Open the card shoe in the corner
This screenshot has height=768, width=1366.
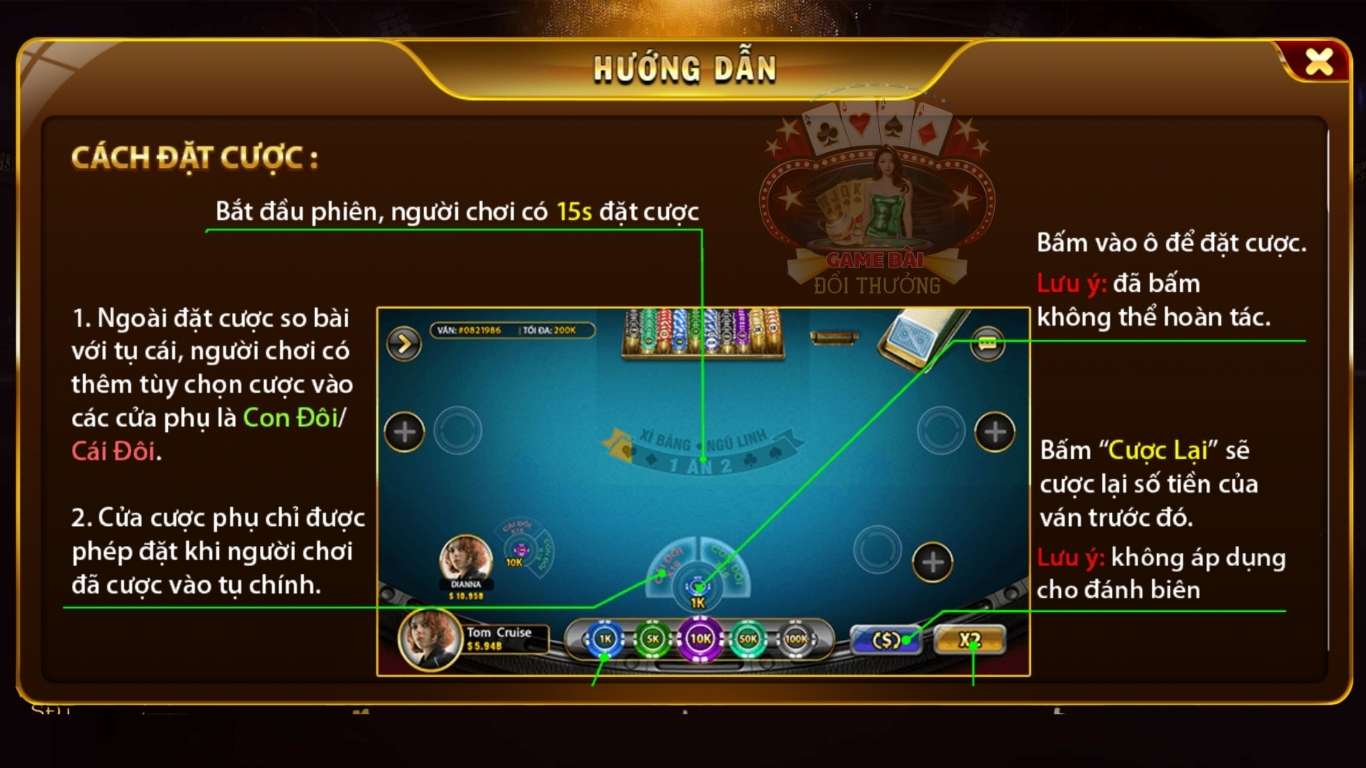coord(912,335)
